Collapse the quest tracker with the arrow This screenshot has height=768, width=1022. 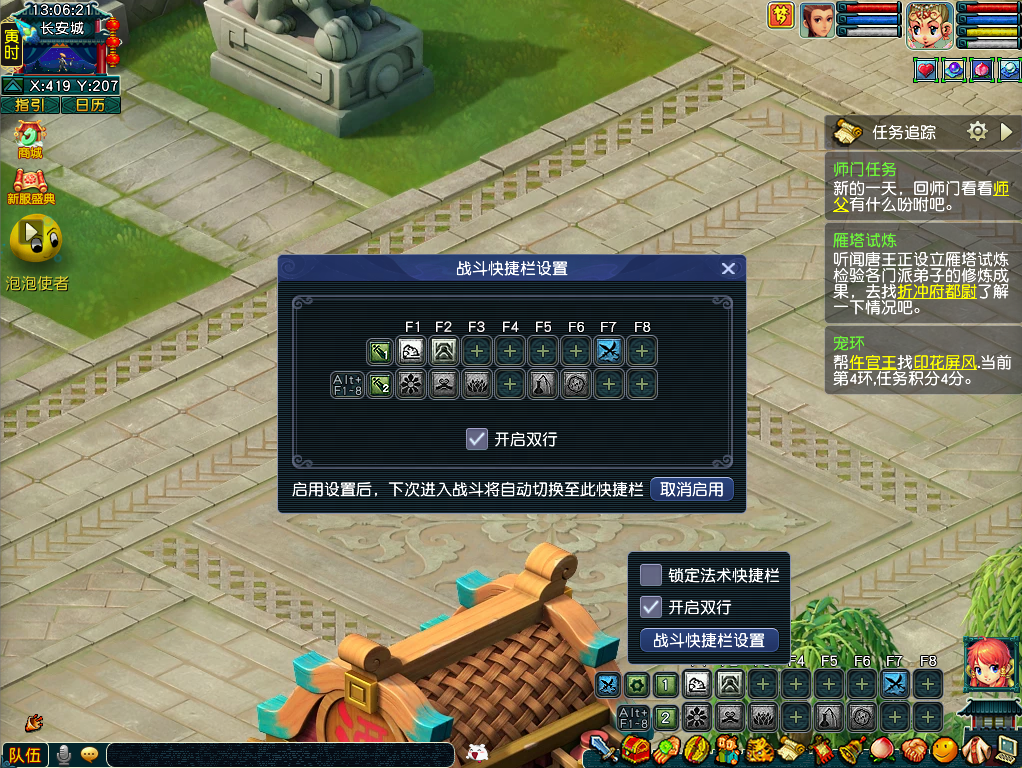[x=1007, y=131]
